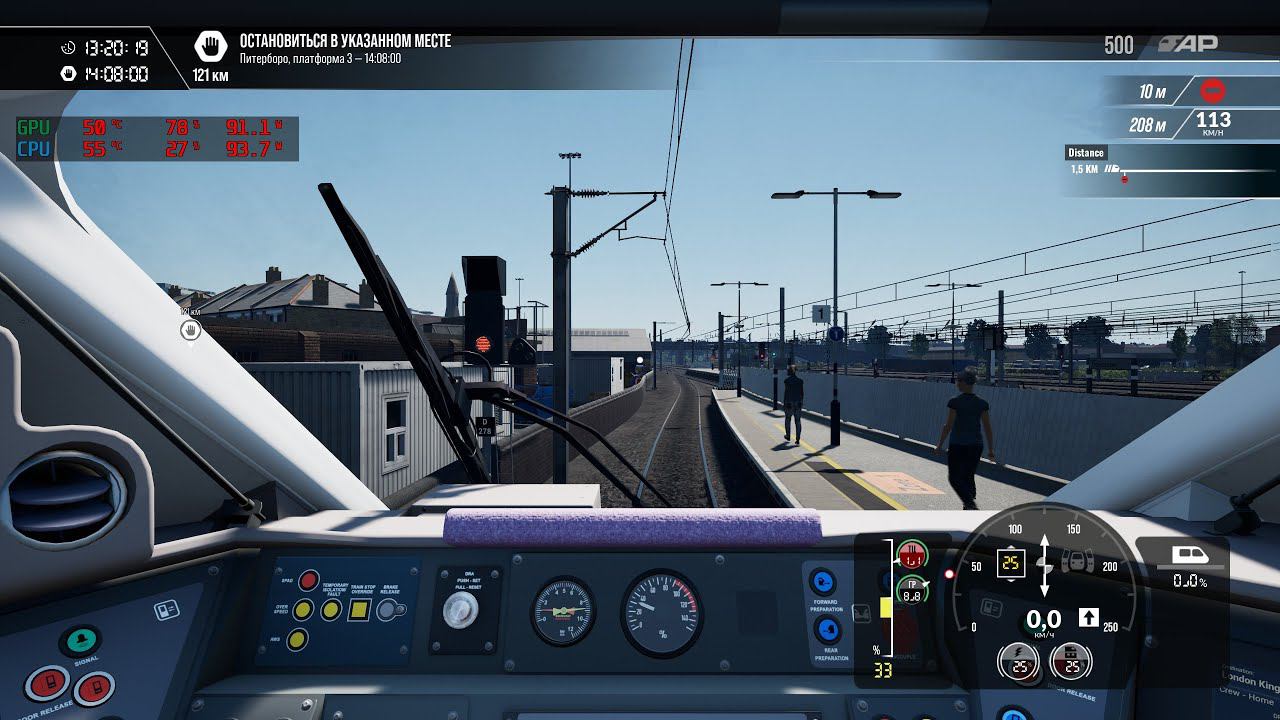Click the power lightning gauge showing 25%
Image resolution: width=1280 pixels, height=720 pixels.
(x=1019, y=662)
